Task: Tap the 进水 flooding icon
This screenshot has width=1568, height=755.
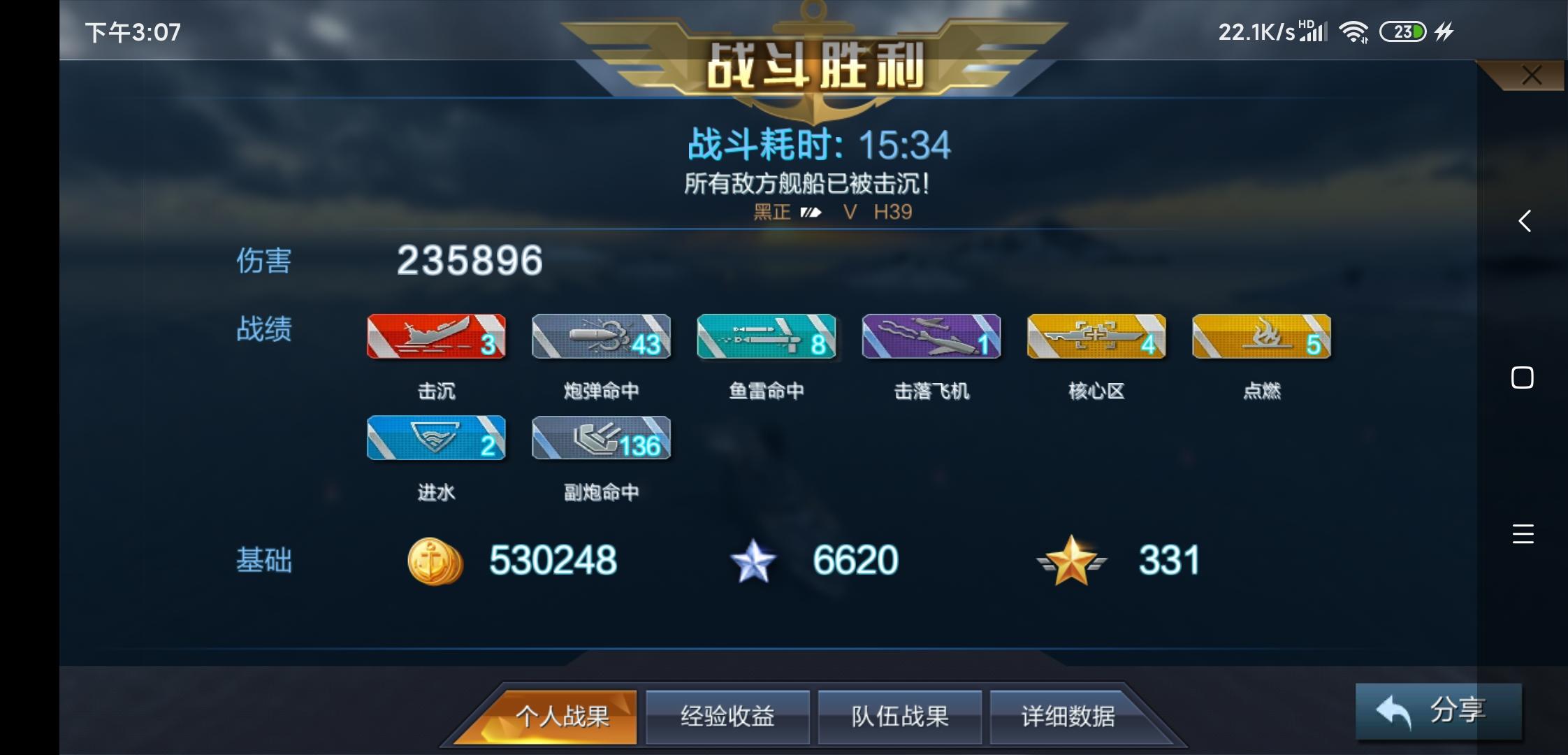Action: point(436,438)
